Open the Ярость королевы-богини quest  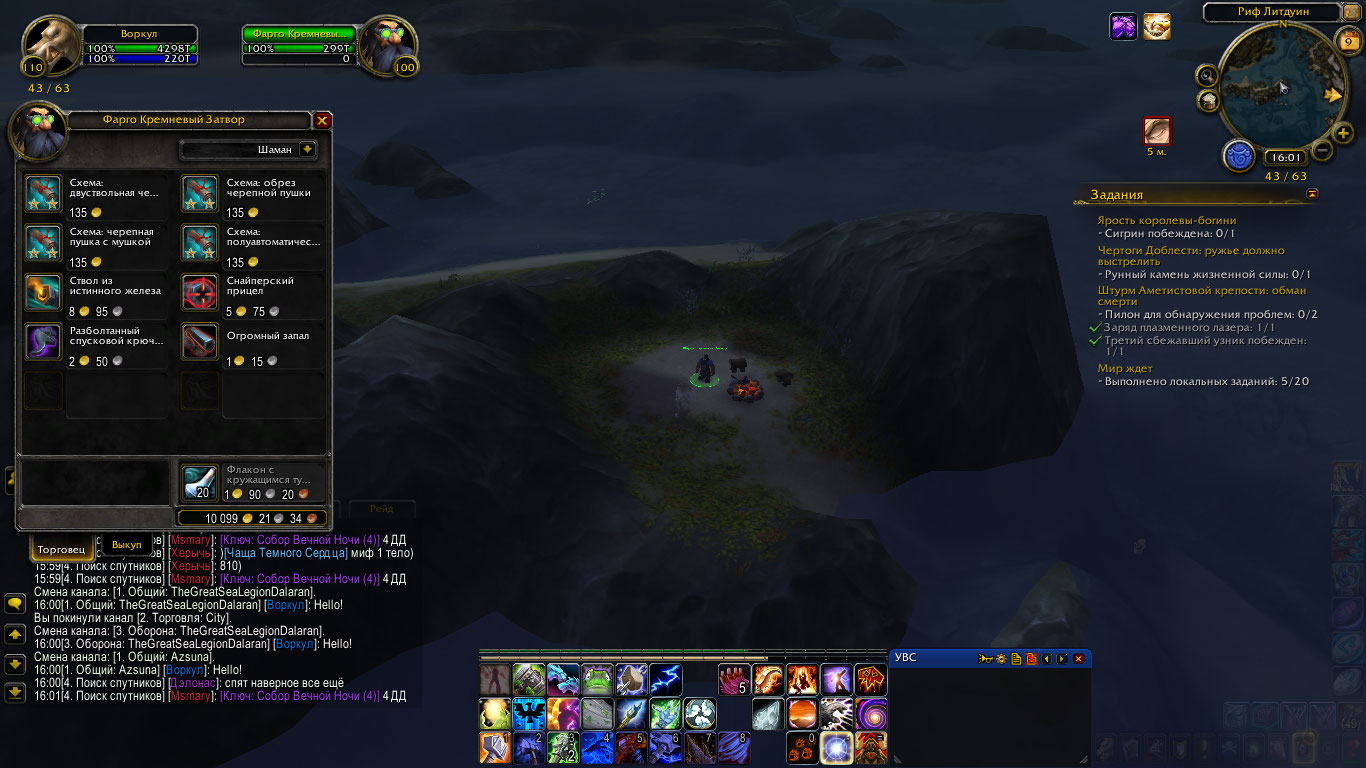tap(1166, 220)
